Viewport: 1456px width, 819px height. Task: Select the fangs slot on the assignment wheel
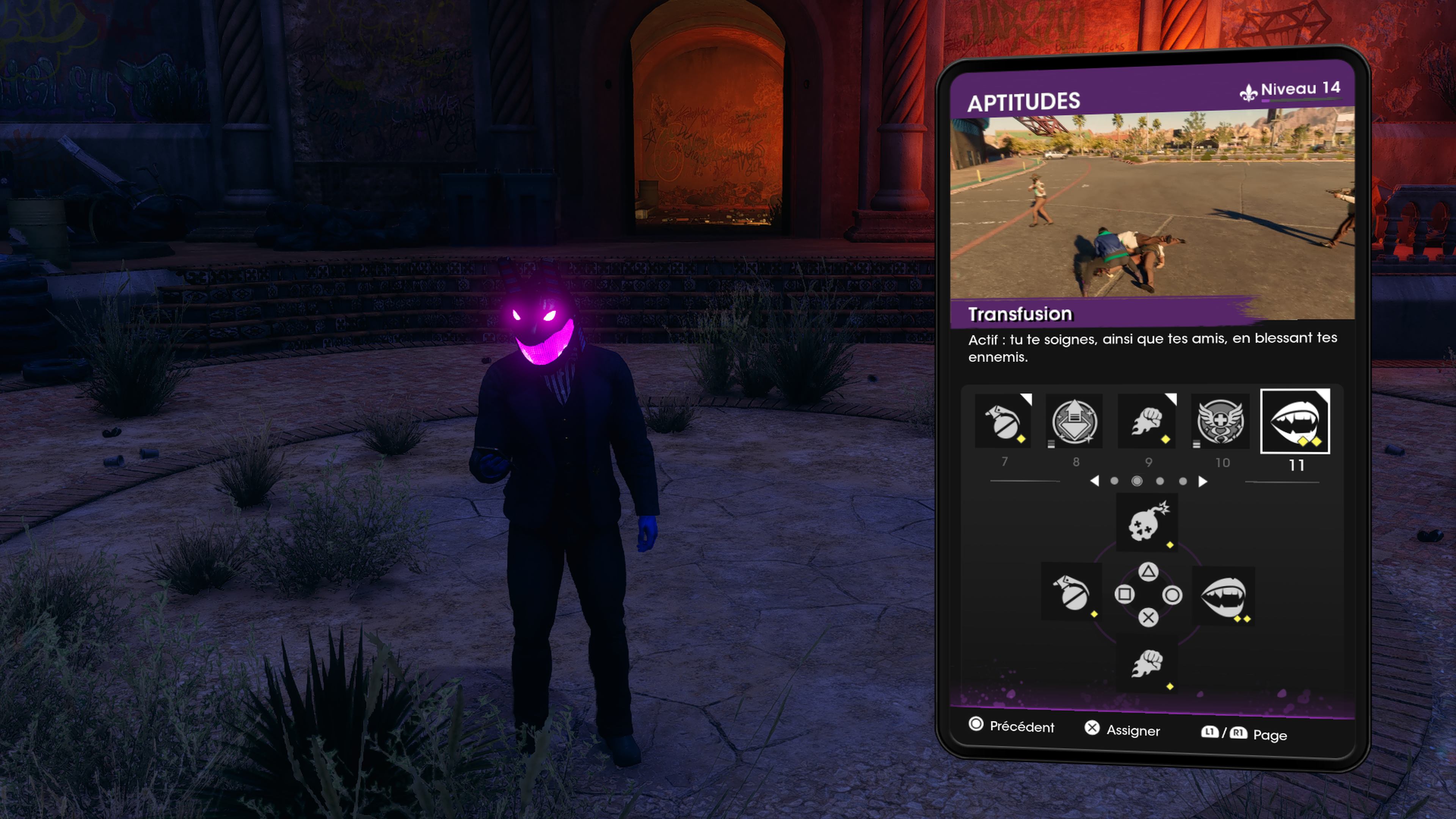click(x=1223, y=595)
